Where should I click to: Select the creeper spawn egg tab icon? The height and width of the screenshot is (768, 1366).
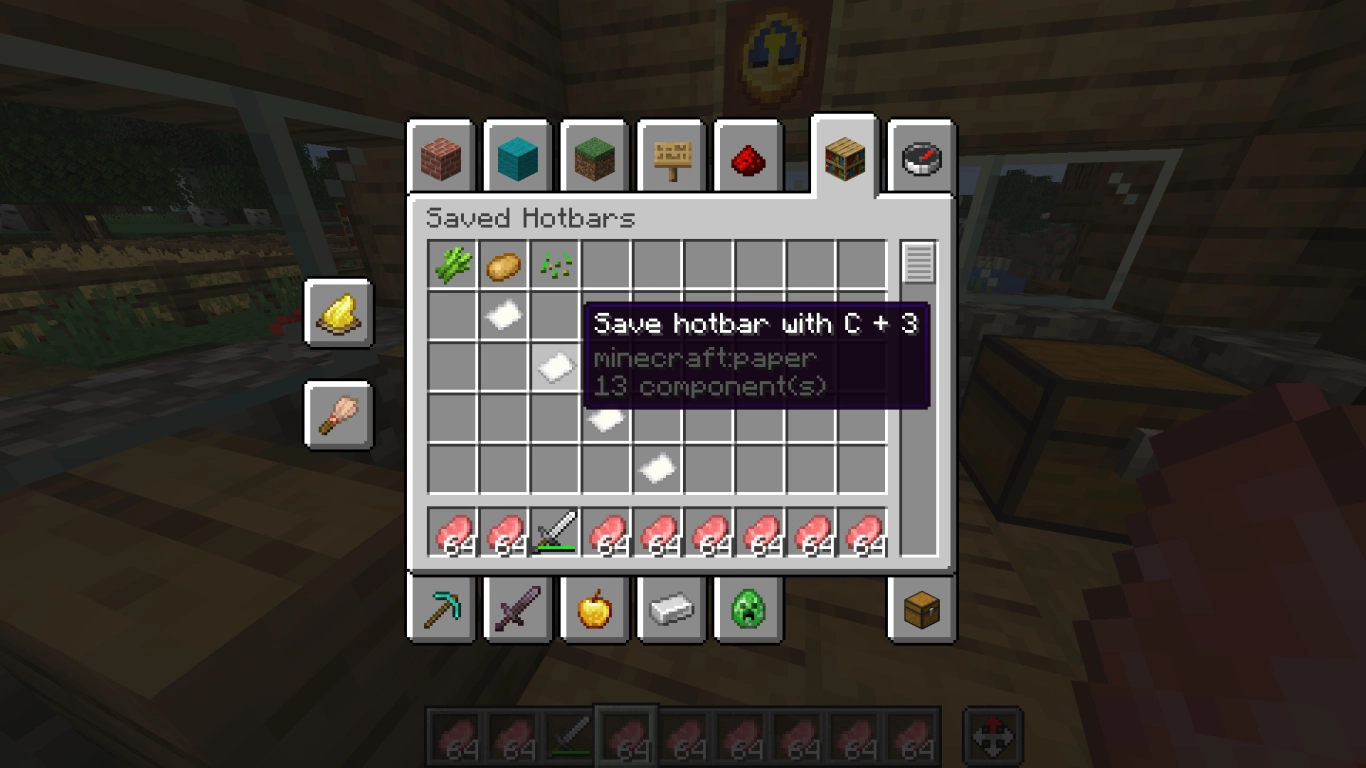(x=746, y=608)
